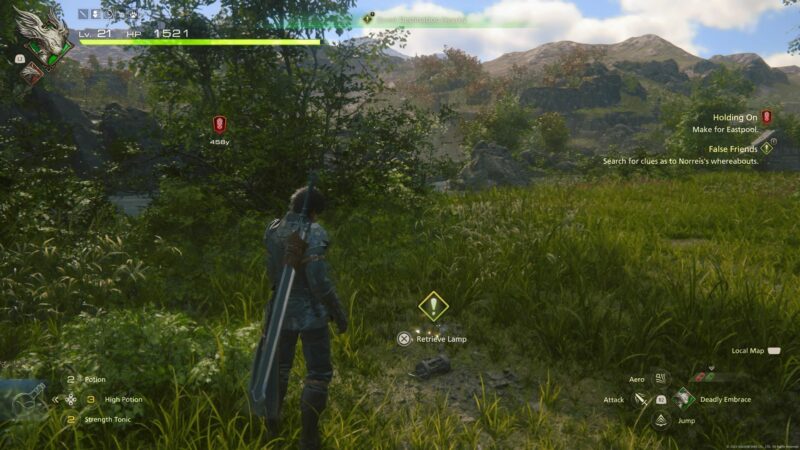Open the Local Map
Screen dimensions: 800x450
775,351
